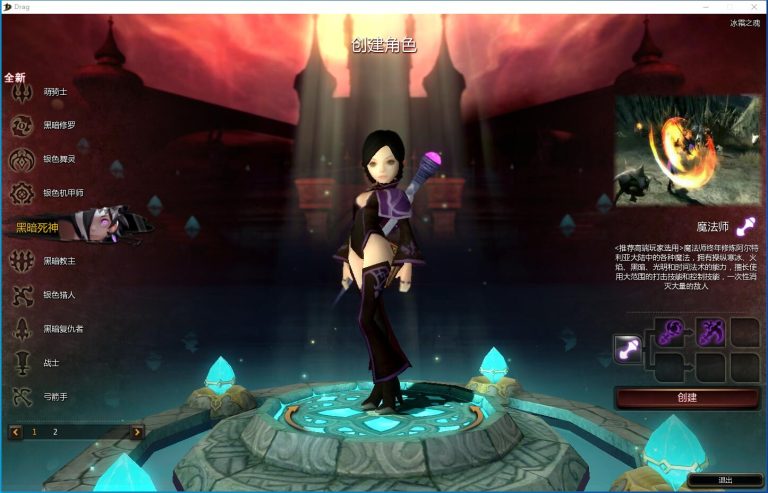Go to next class page arrow
Viewport: 768px width, 493px height.
(137, 432)
